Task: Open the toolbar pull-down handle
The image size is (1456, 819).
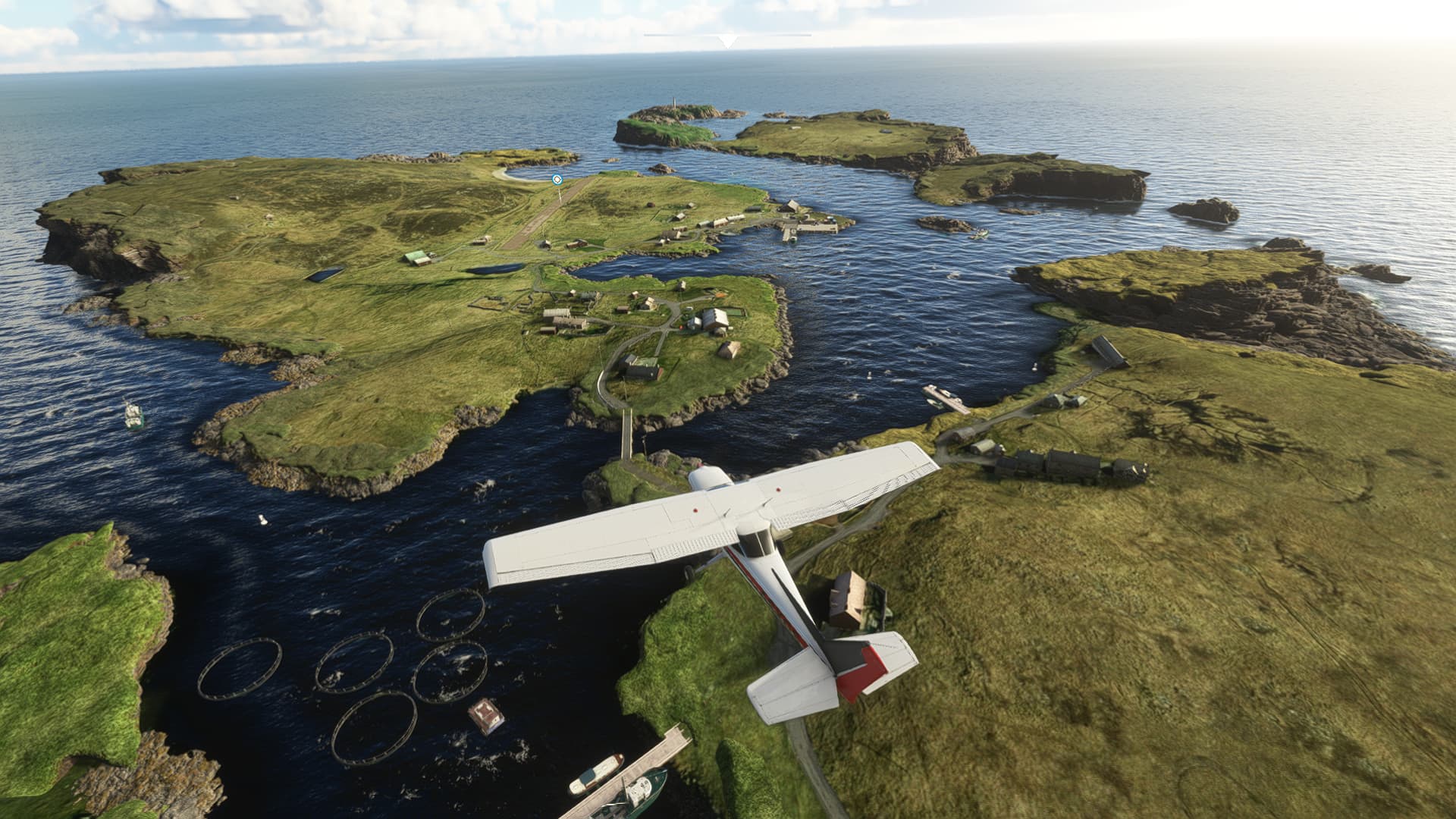Action: [728, 40]
